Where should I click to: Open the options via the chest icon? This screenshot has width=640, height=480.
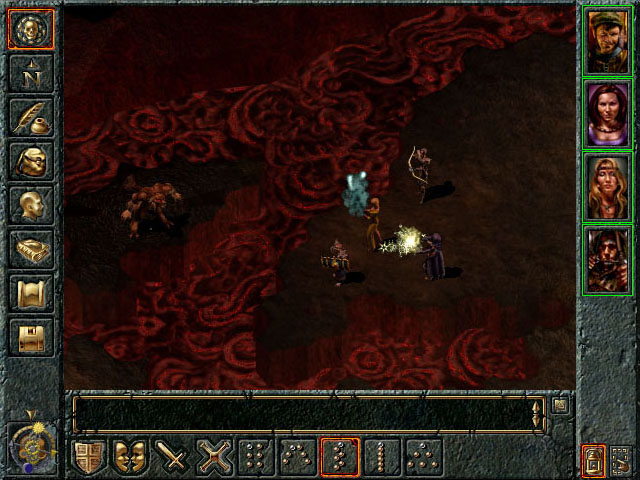(x=31, y=338)
